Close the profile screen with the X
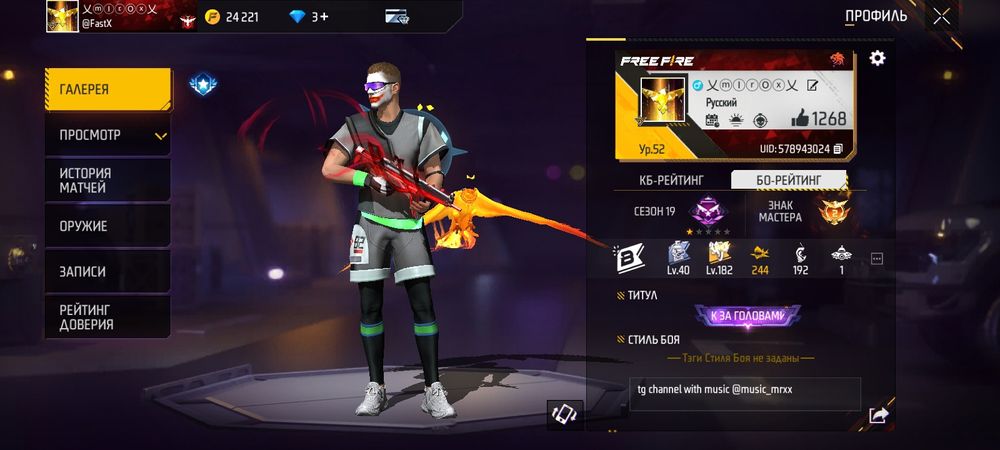Viewport: 1000px width, 450px height. click(x=942, y=16)
